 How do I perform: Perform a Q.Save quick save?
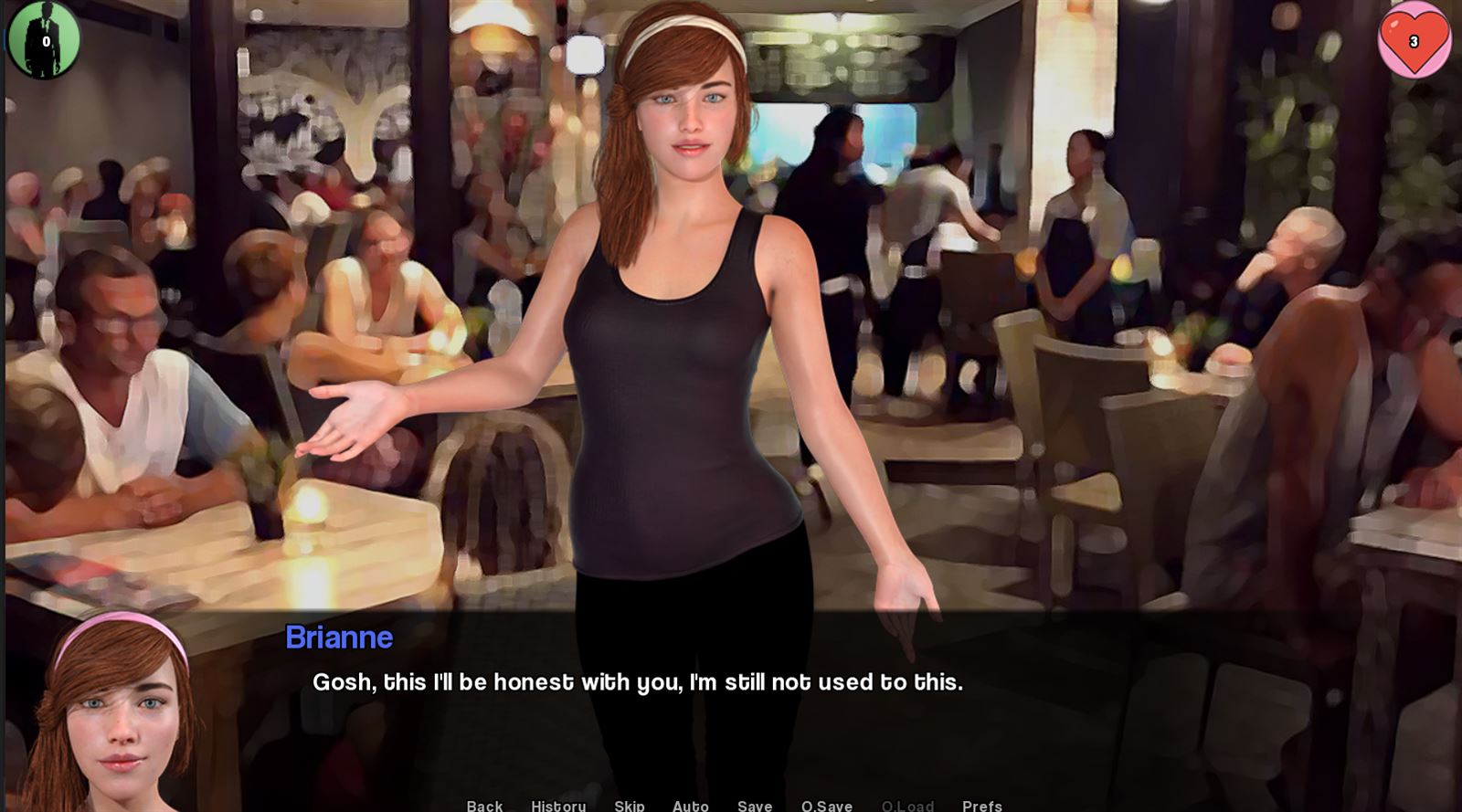pos(825,807)
